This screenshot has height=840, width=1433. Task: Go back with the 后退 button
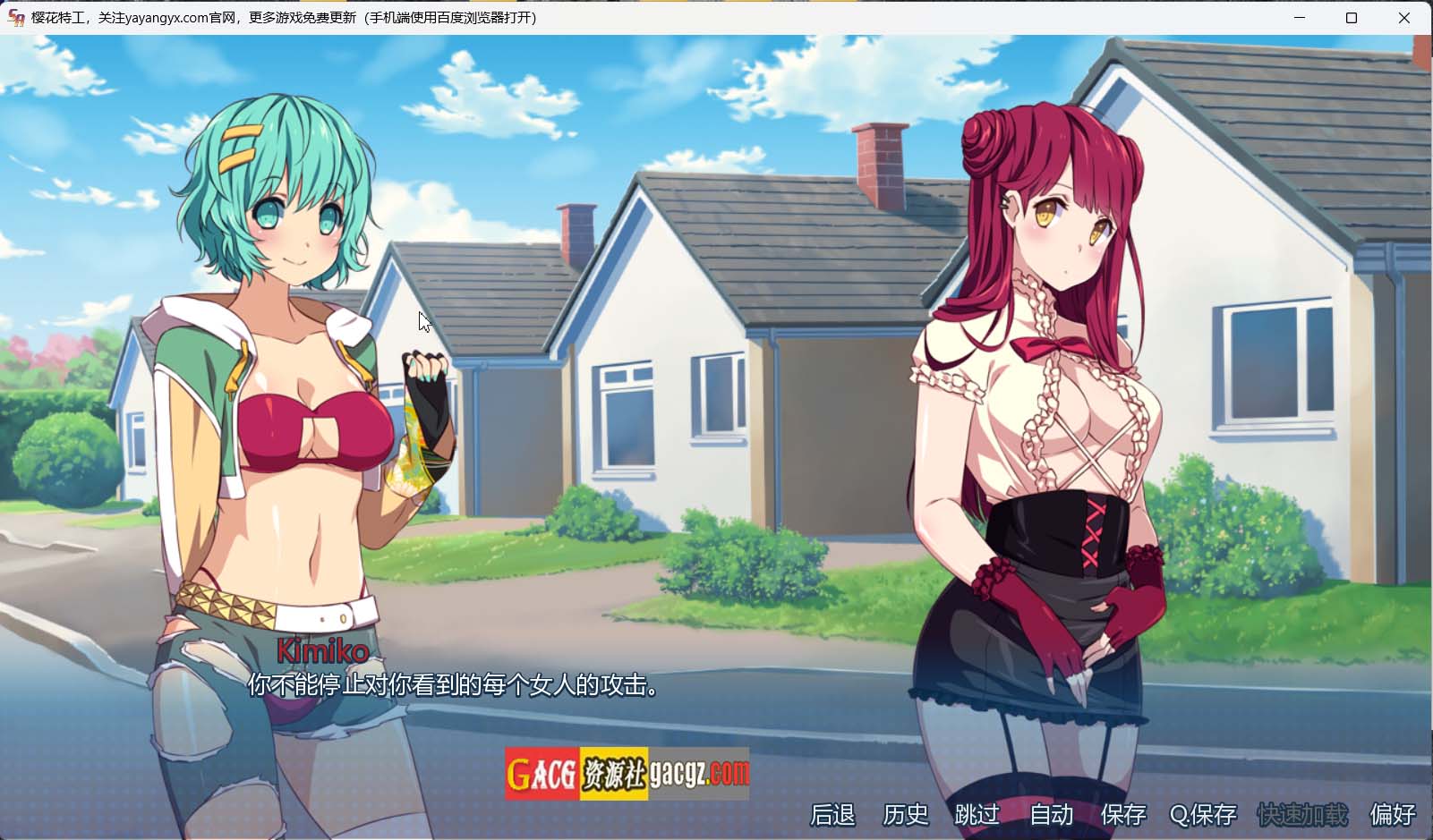(832, 815)
